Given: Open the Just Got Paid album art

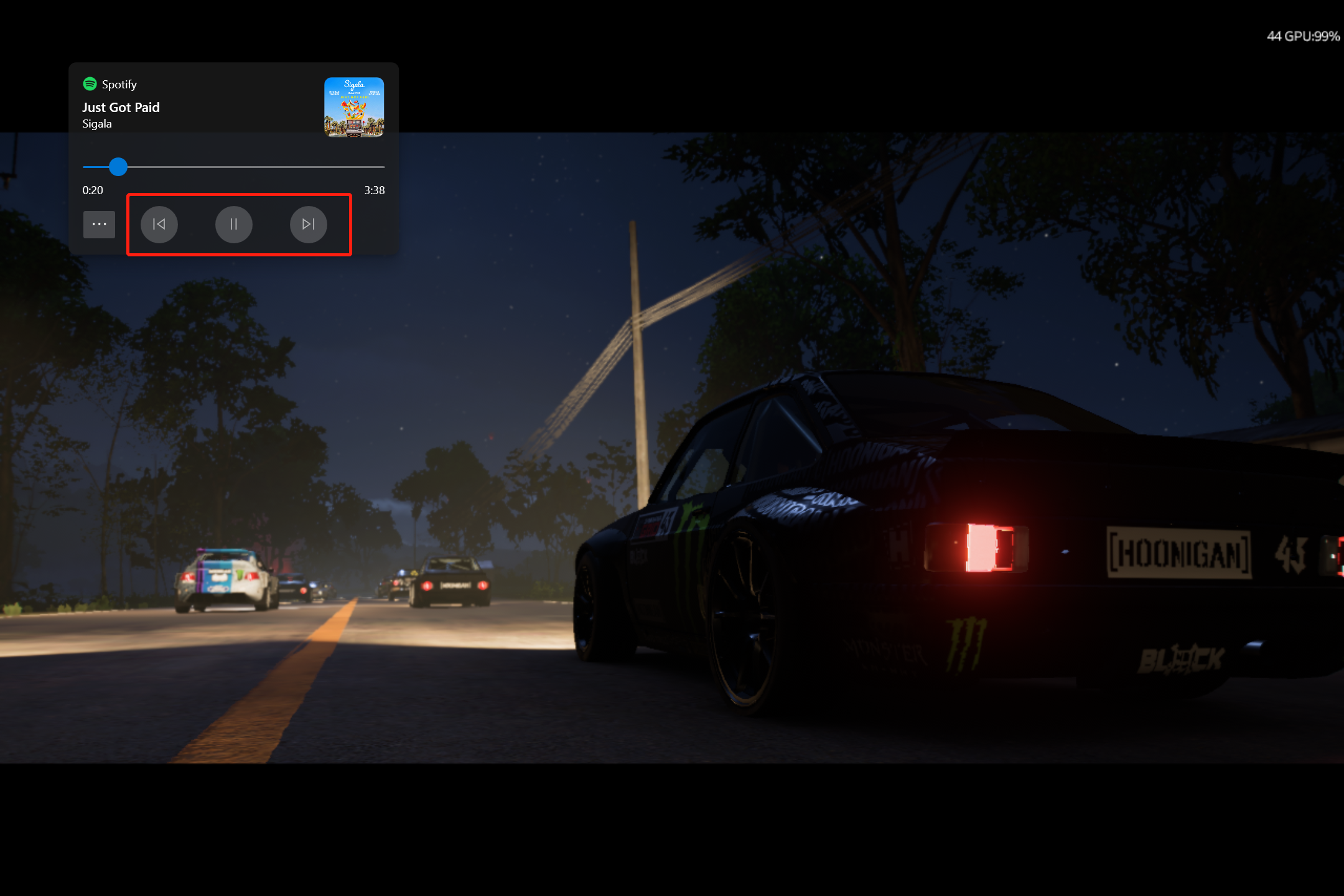Looking at the screenshot, I should click(x=353, y=107).
